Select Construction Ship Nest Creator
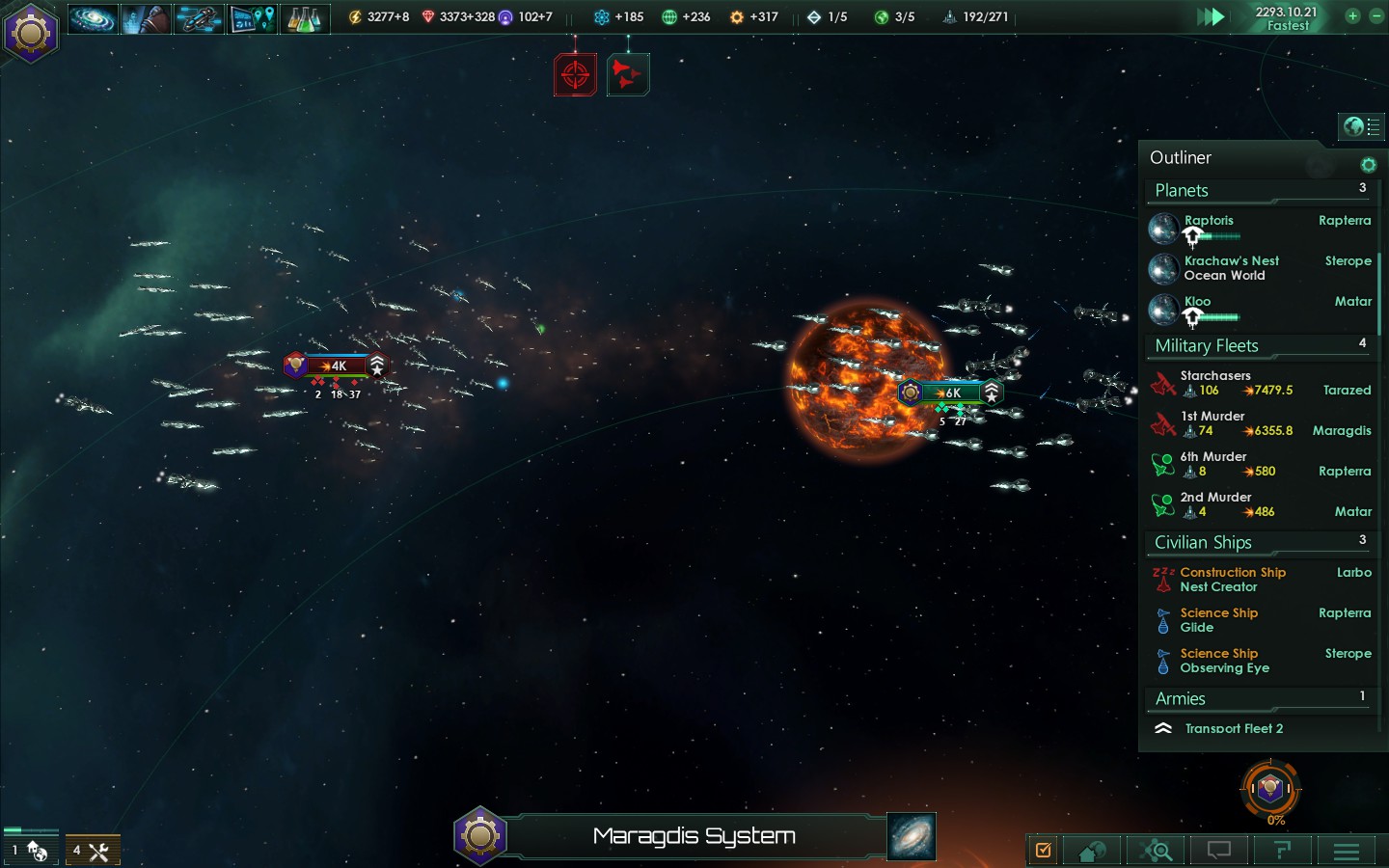This screenshot has height=868, width=1389. [x=1232, y=580]
